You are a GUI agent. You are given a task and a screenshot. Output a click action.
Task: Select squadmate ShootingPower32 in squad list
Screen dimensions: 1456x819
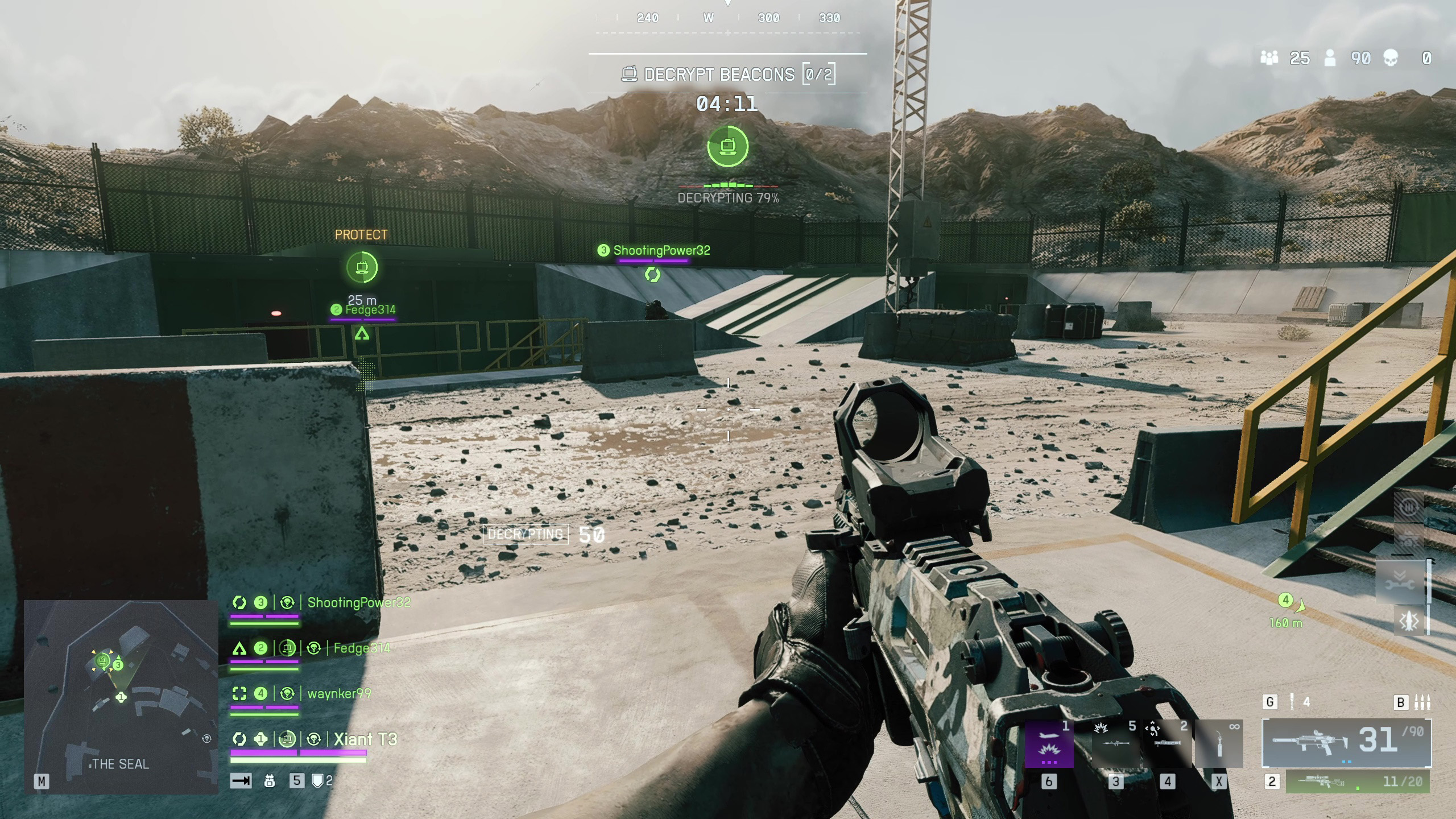click(x=358, y=603)
